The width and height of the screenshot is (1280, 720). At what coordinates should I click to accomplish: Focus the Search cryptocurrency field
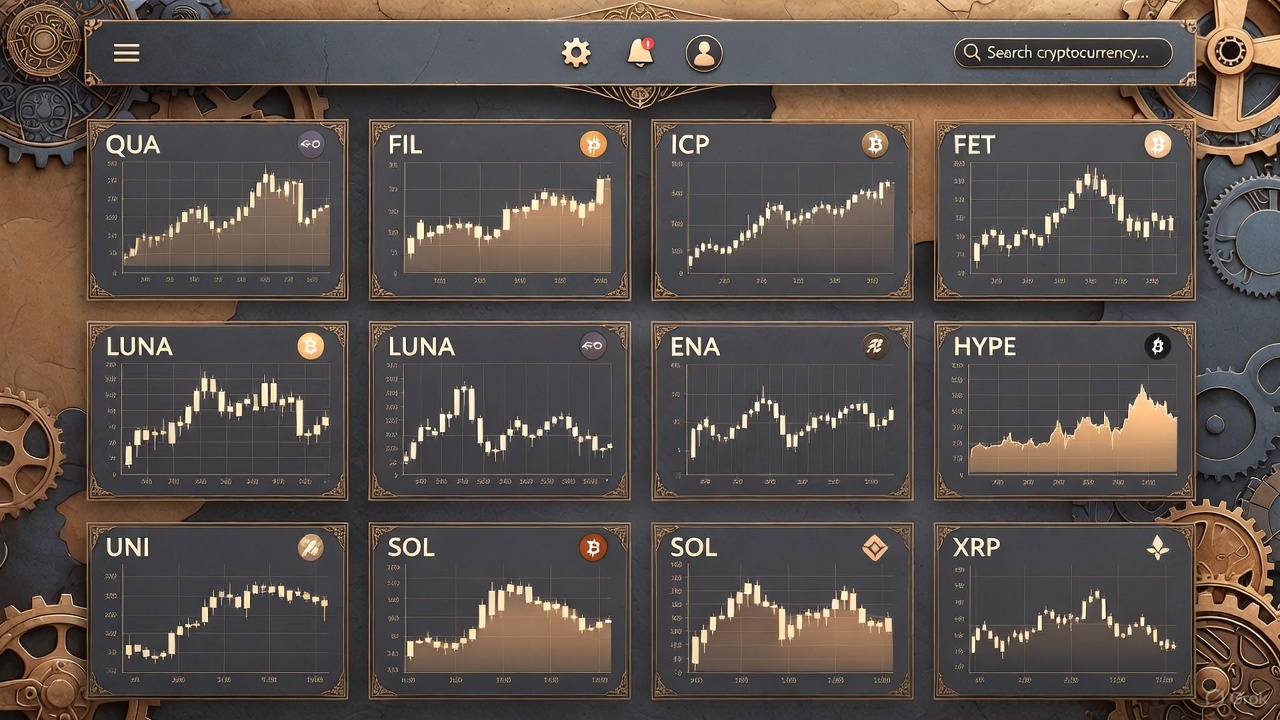pyautogui.click(x=1064, y=53)
